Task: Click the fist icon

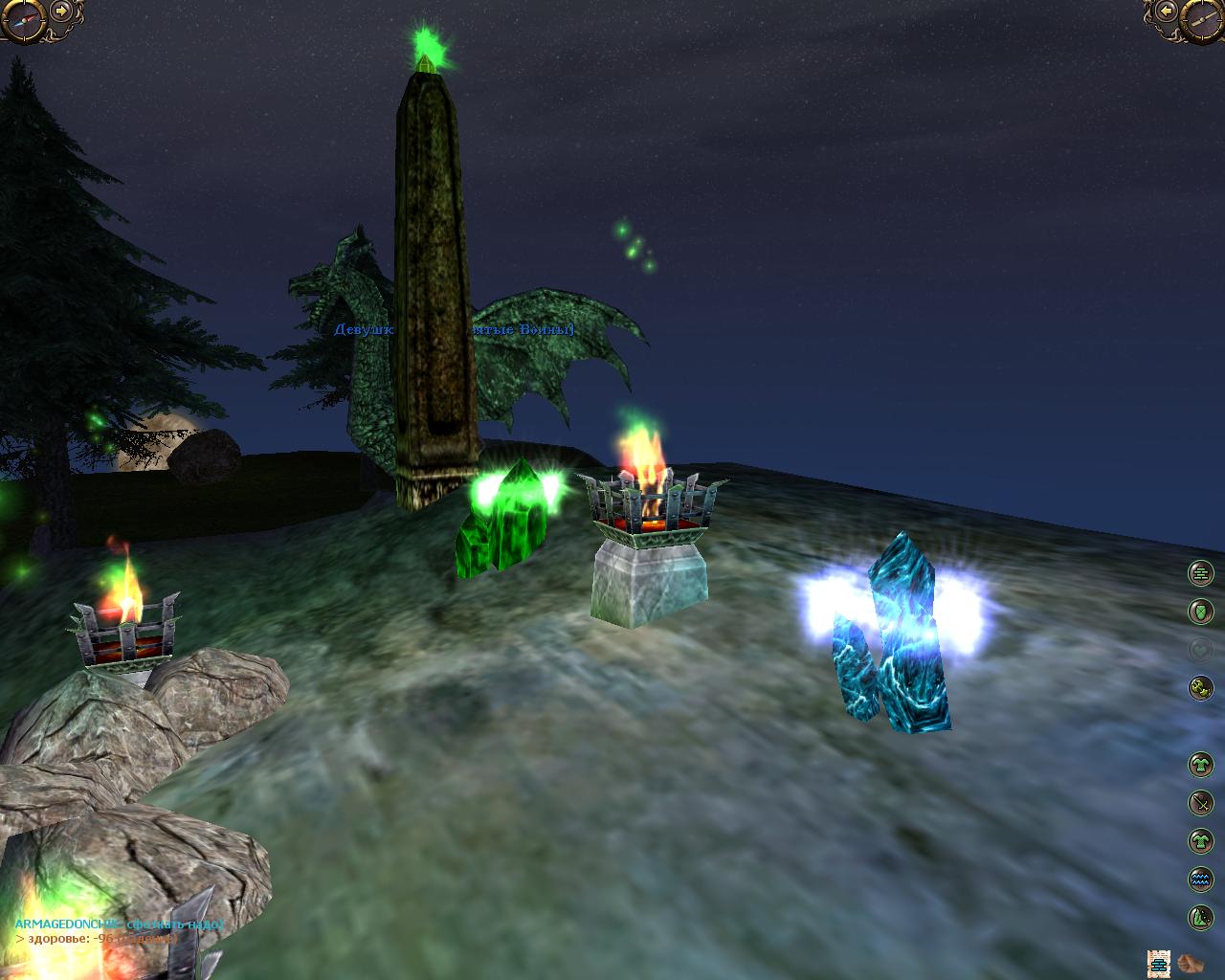Action: coord(1190,963)
